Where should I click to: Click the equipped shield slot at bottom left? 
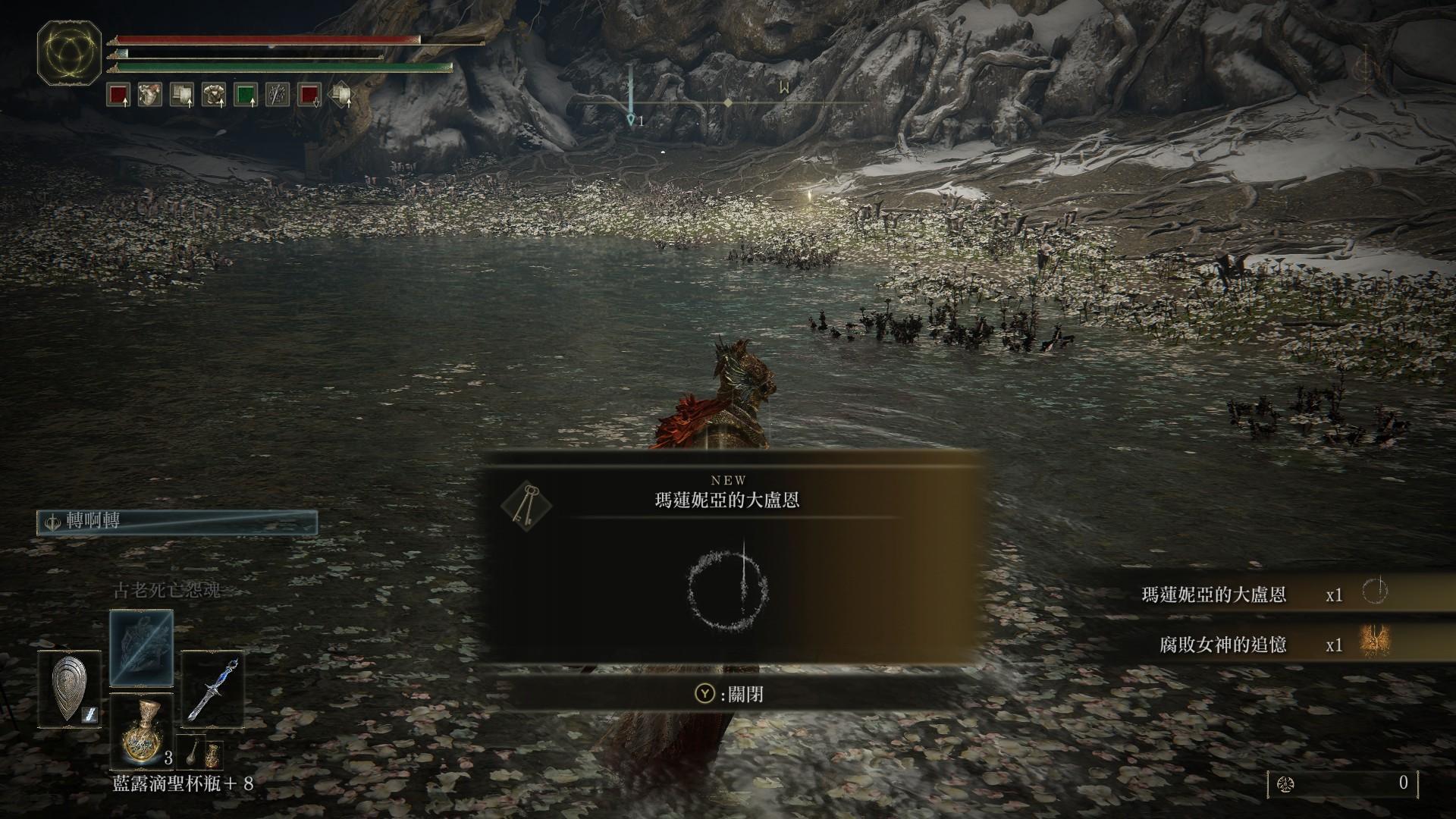pos(67,689)
